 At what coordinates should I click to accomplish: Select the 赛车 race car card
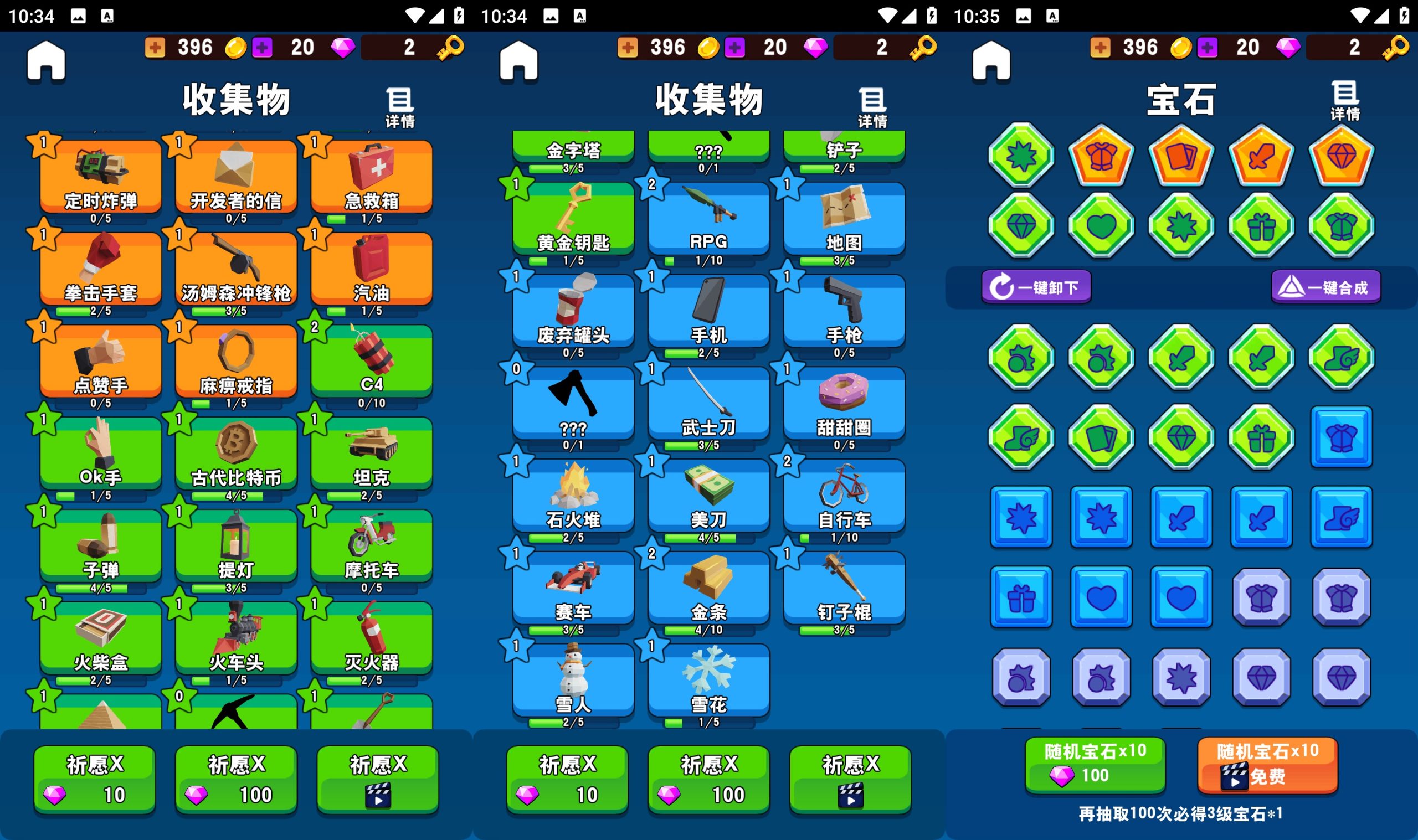(573, 589)
